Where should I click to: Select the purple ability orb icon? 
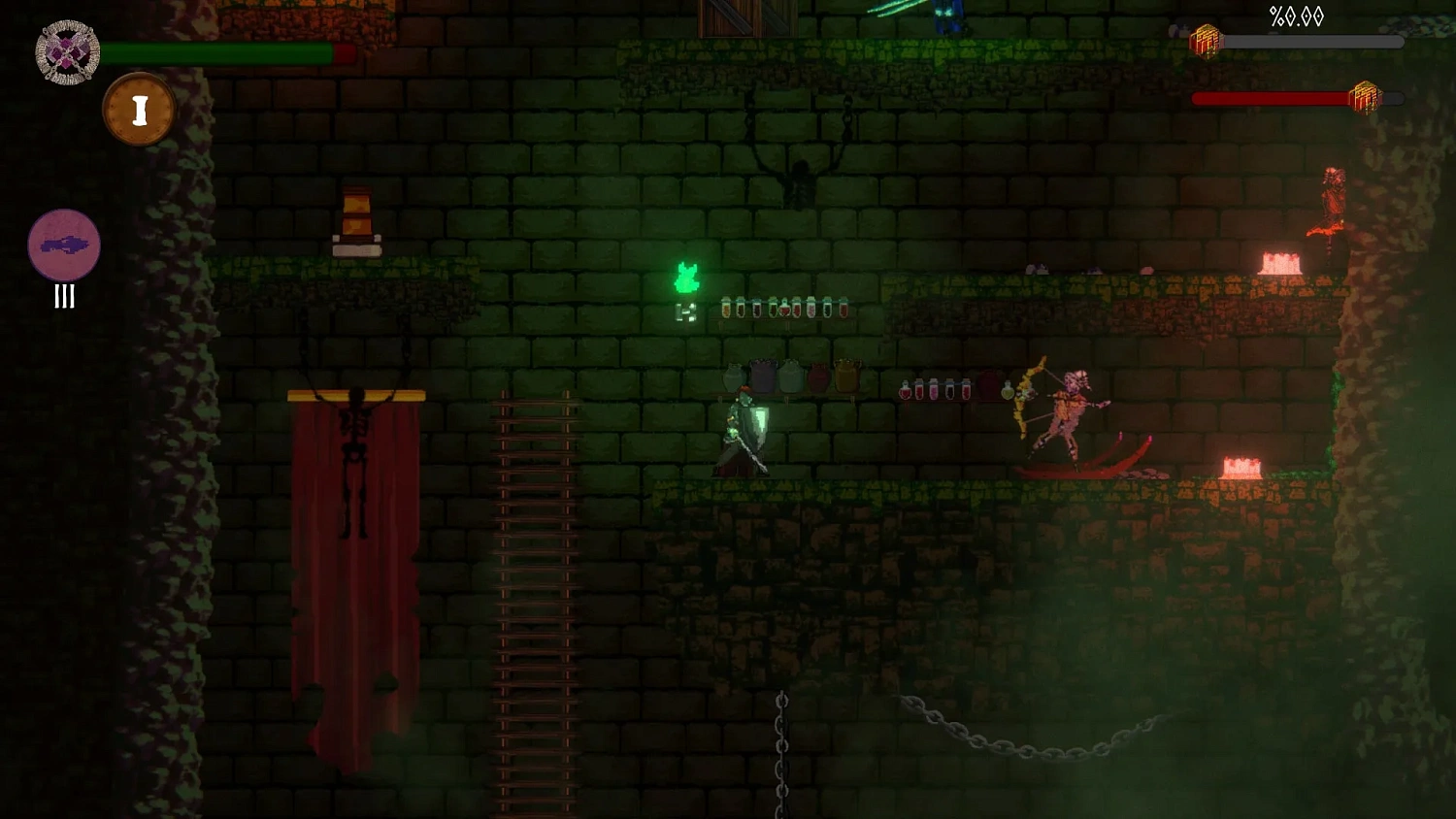click(64, 246)
